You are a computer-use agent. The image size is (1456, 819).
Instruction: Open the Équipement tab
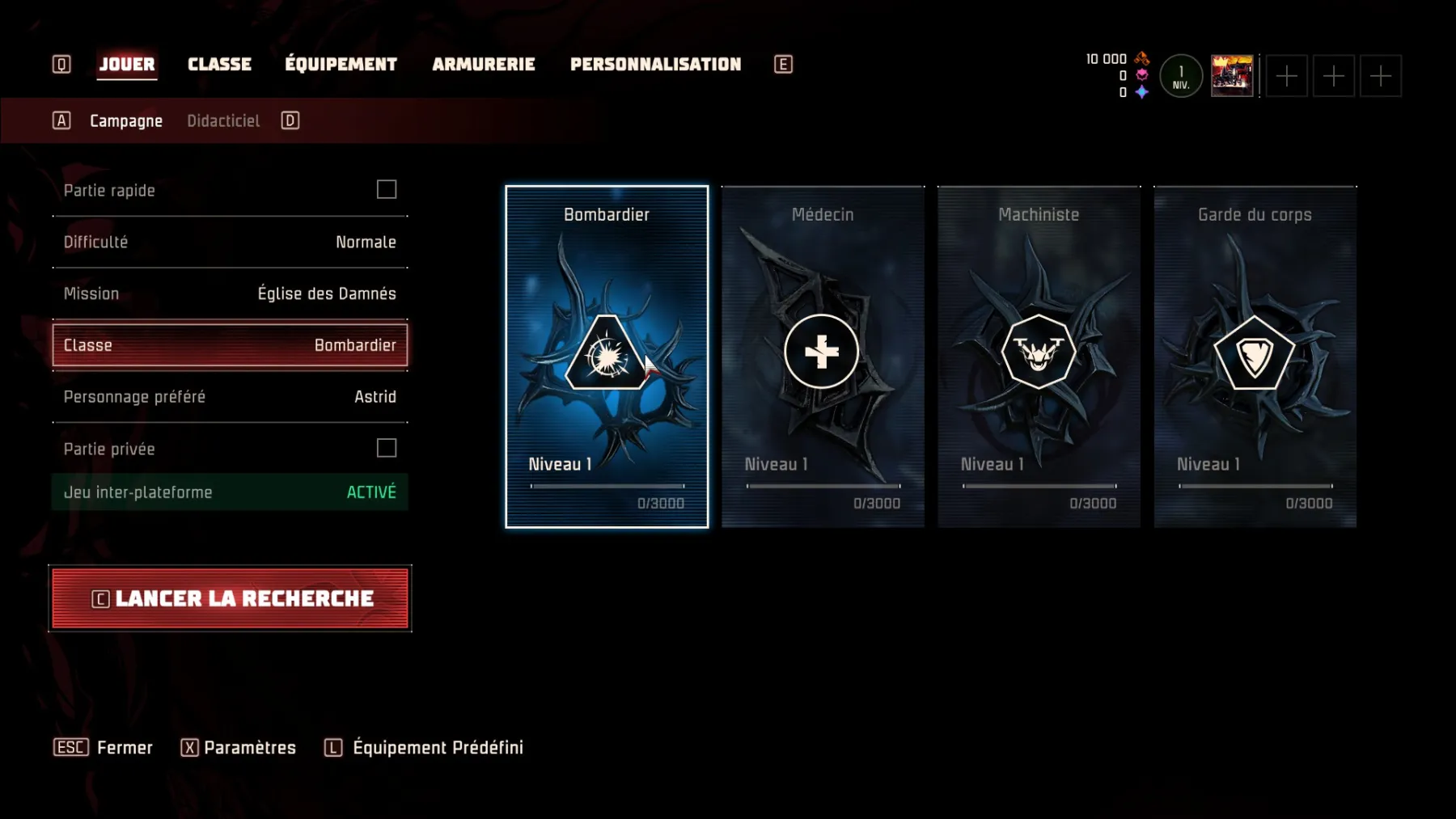[341, 65]
